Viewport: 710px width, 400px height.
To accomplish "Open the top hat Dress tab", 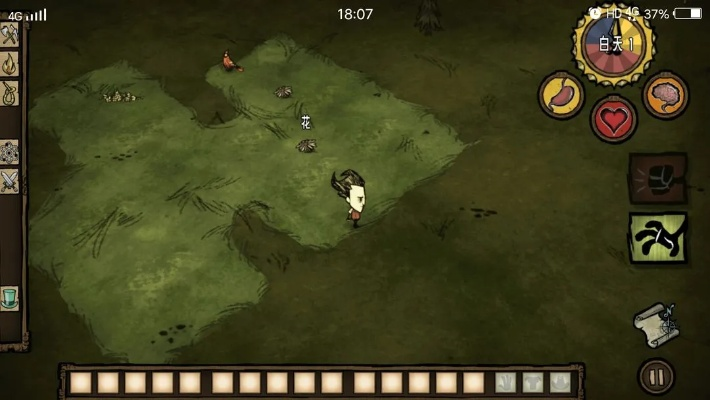I will click(x=10, y=297).
